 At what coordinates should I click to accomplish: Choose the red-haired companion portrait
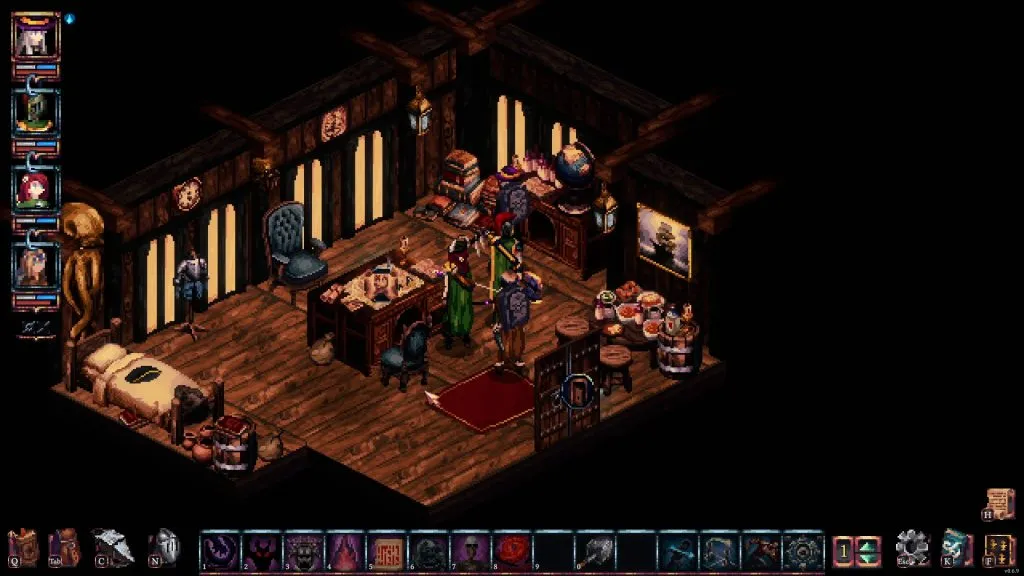coord(36,189)
